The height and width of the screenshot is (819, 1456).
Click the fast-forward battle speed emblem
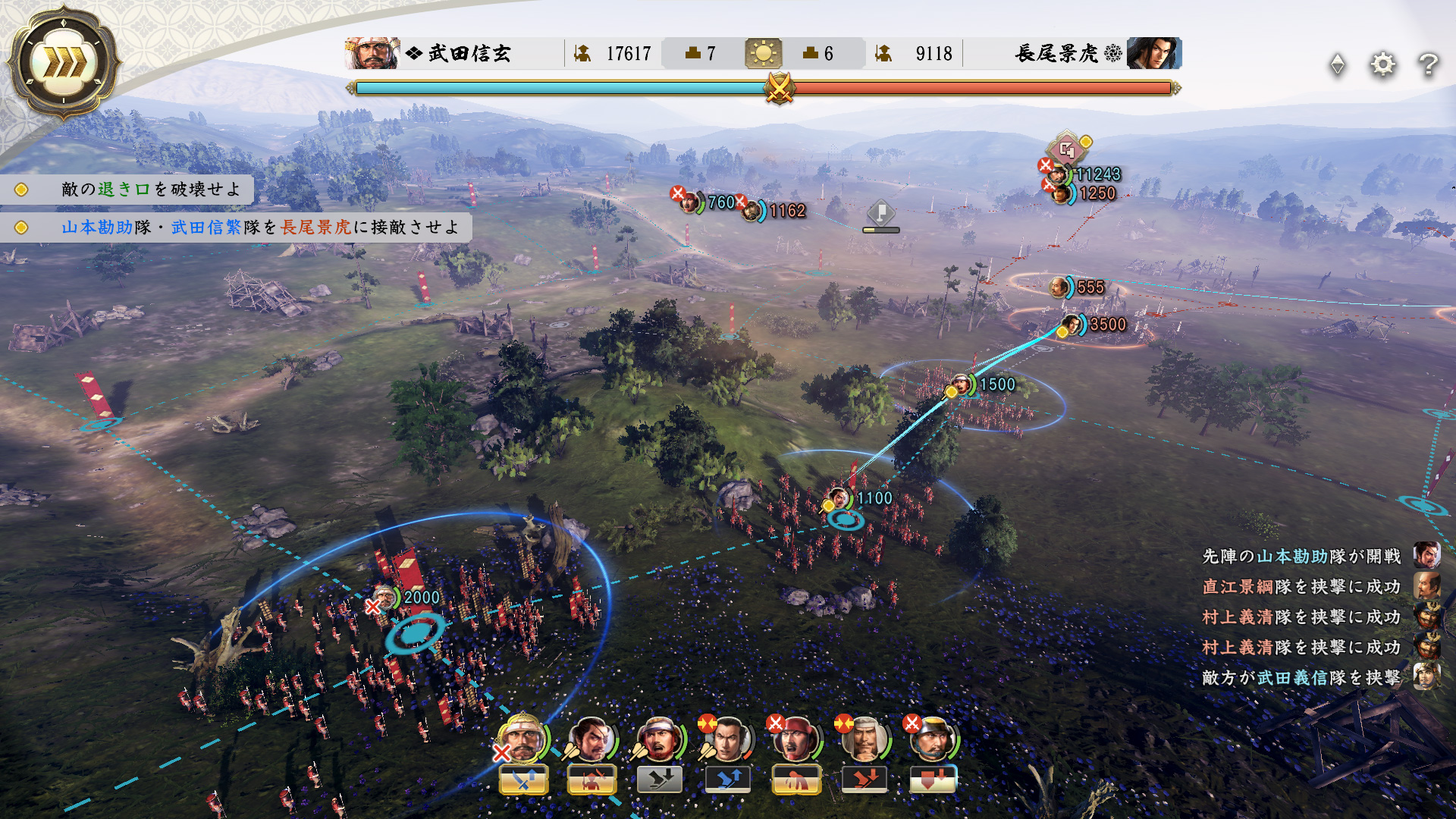tap(64, 63)
